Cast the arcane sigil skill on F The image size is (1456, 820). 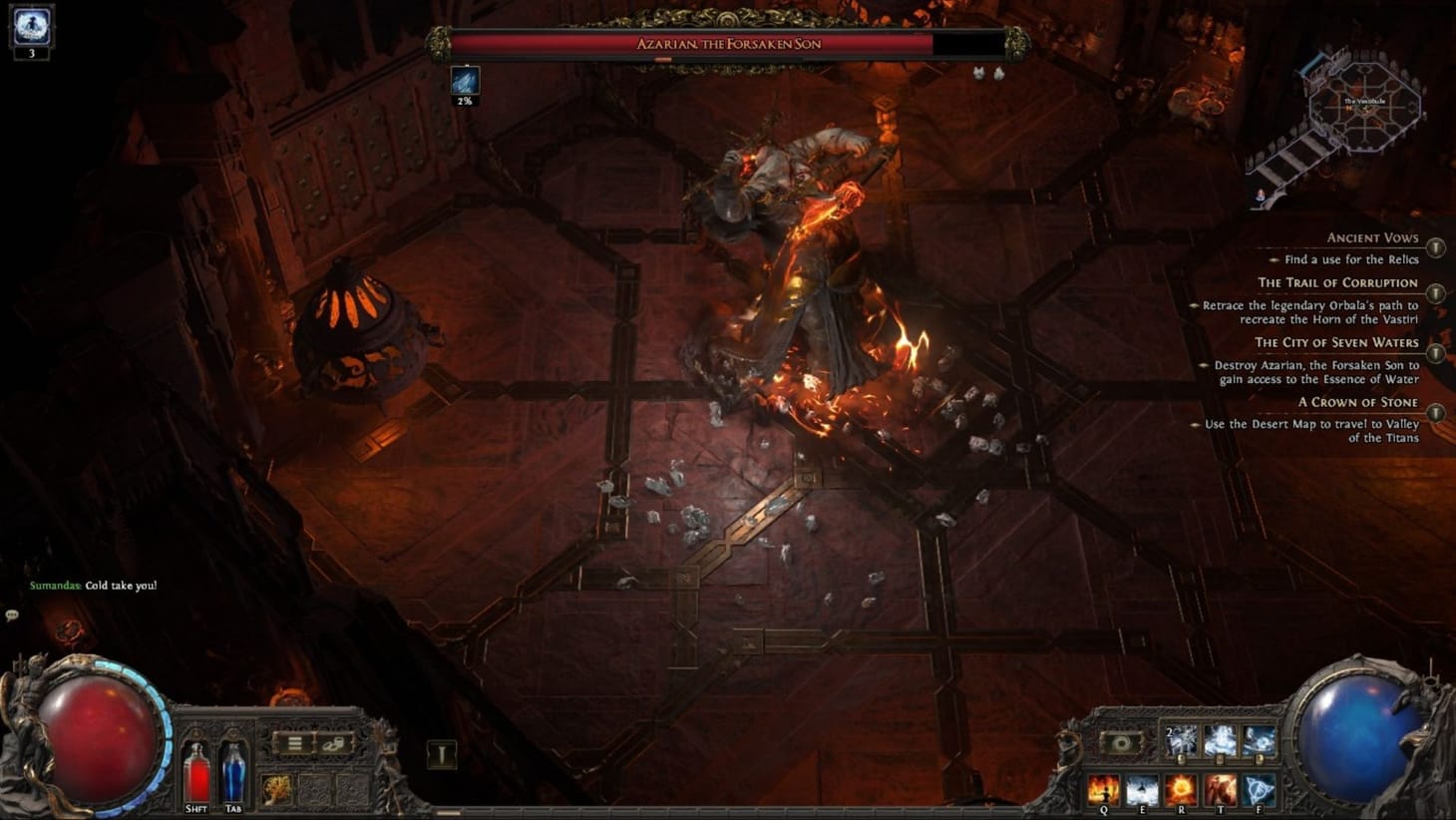click(1259, 790)
